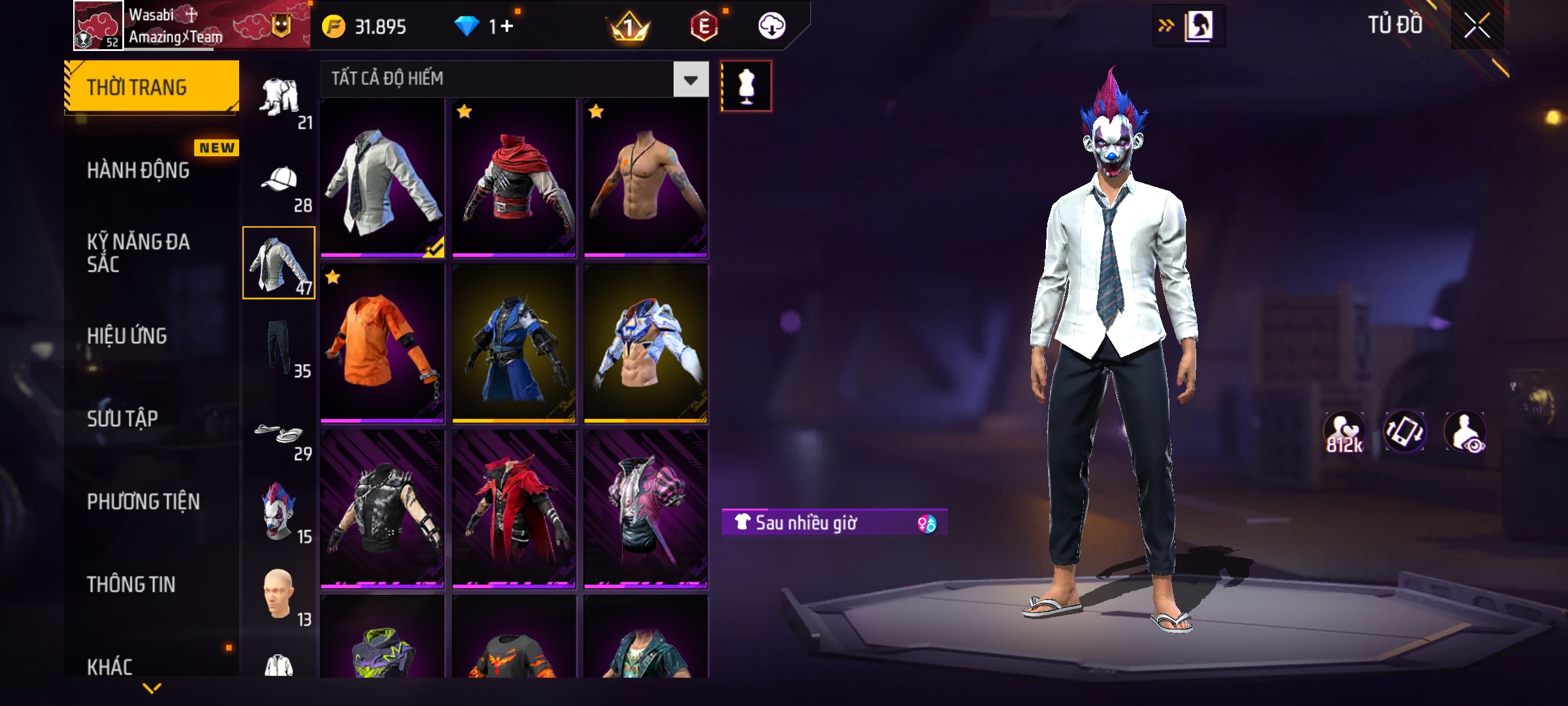This screenshot has width=1568, height=706.
Task: Tap the 812k likes heart icon
Action: (x=1344, y=433)
